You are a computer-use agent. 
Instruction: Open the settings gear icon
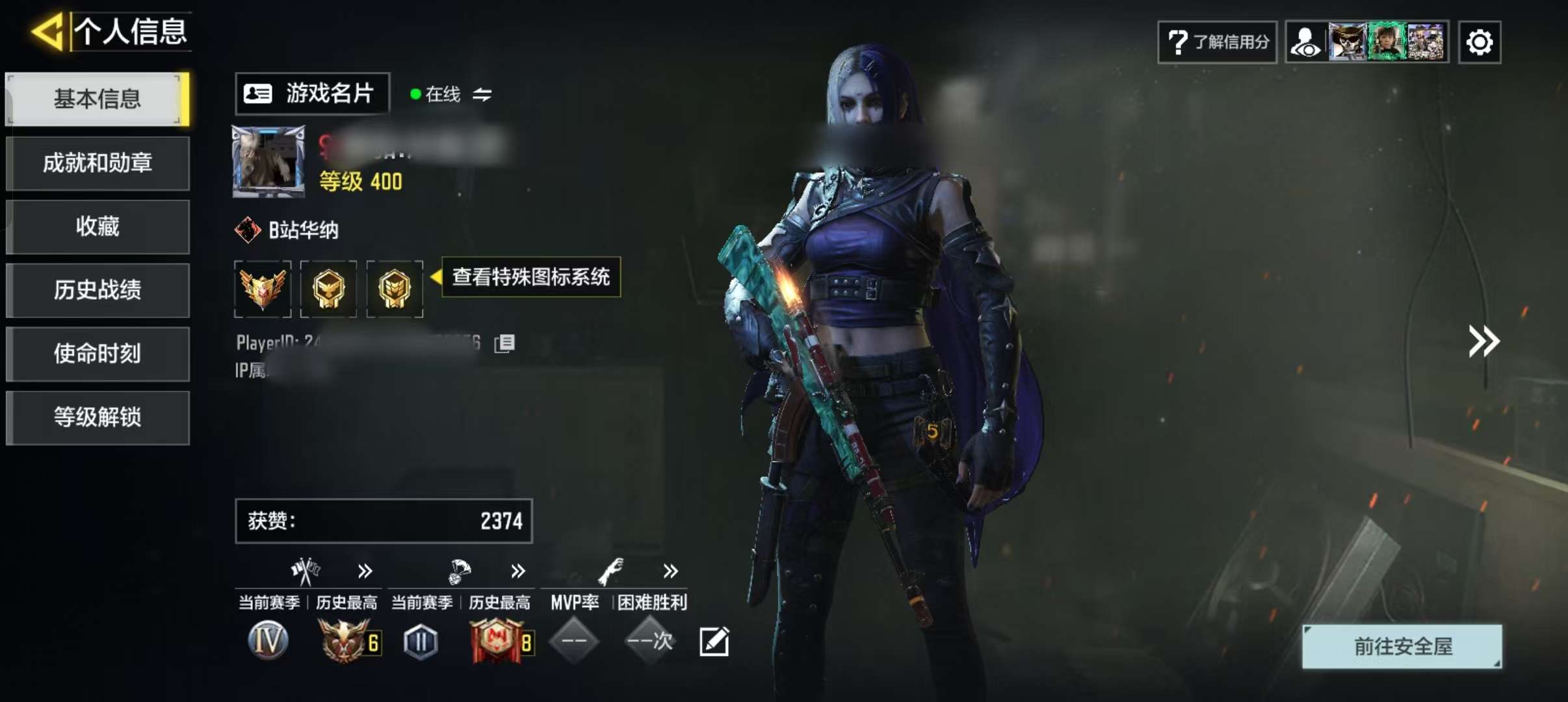[1479, 43]
